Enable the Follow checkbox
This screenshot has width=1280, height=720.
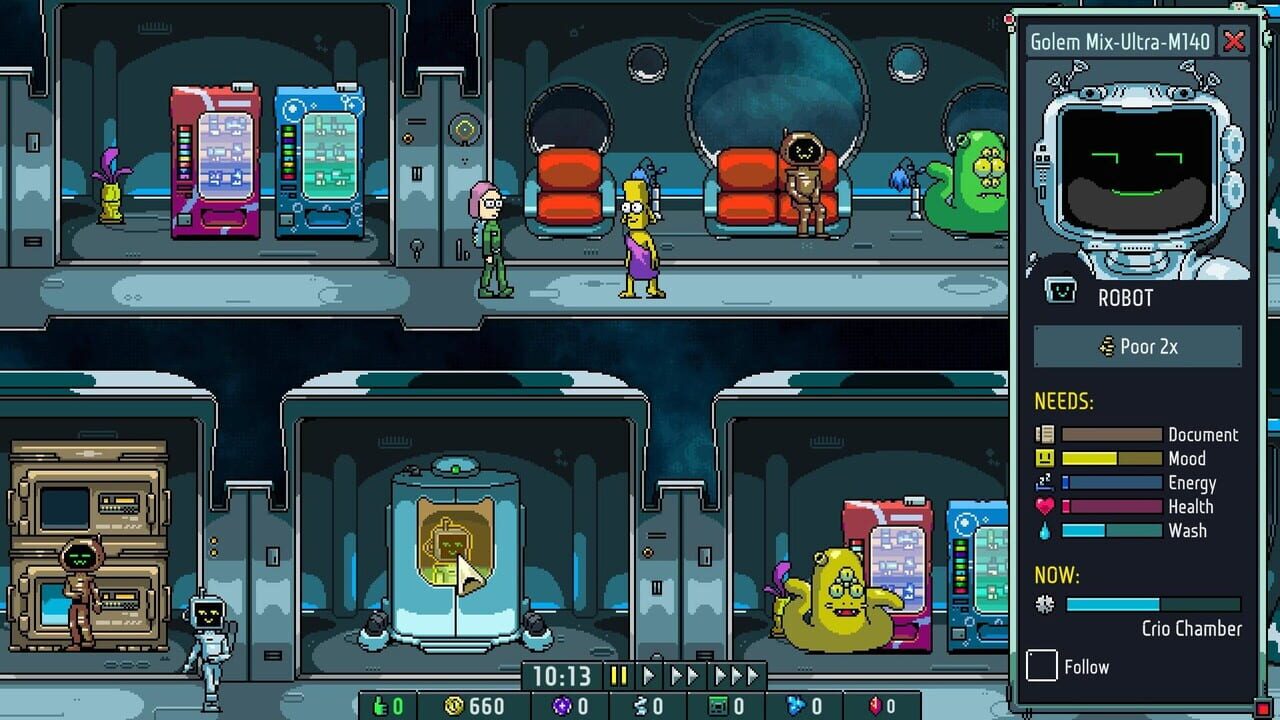point(1041,667)
